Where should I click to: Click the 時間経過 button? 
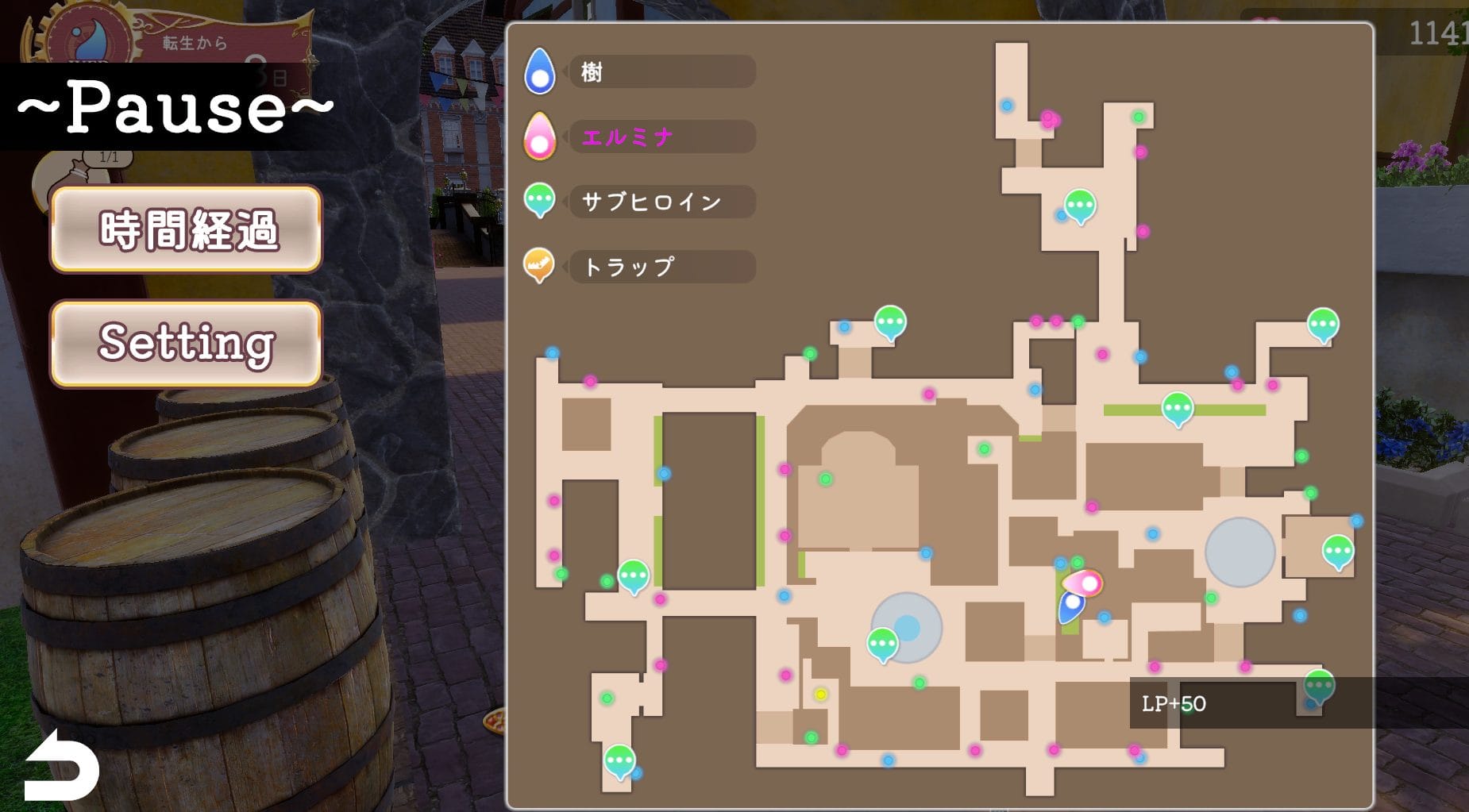pos(186,229)
